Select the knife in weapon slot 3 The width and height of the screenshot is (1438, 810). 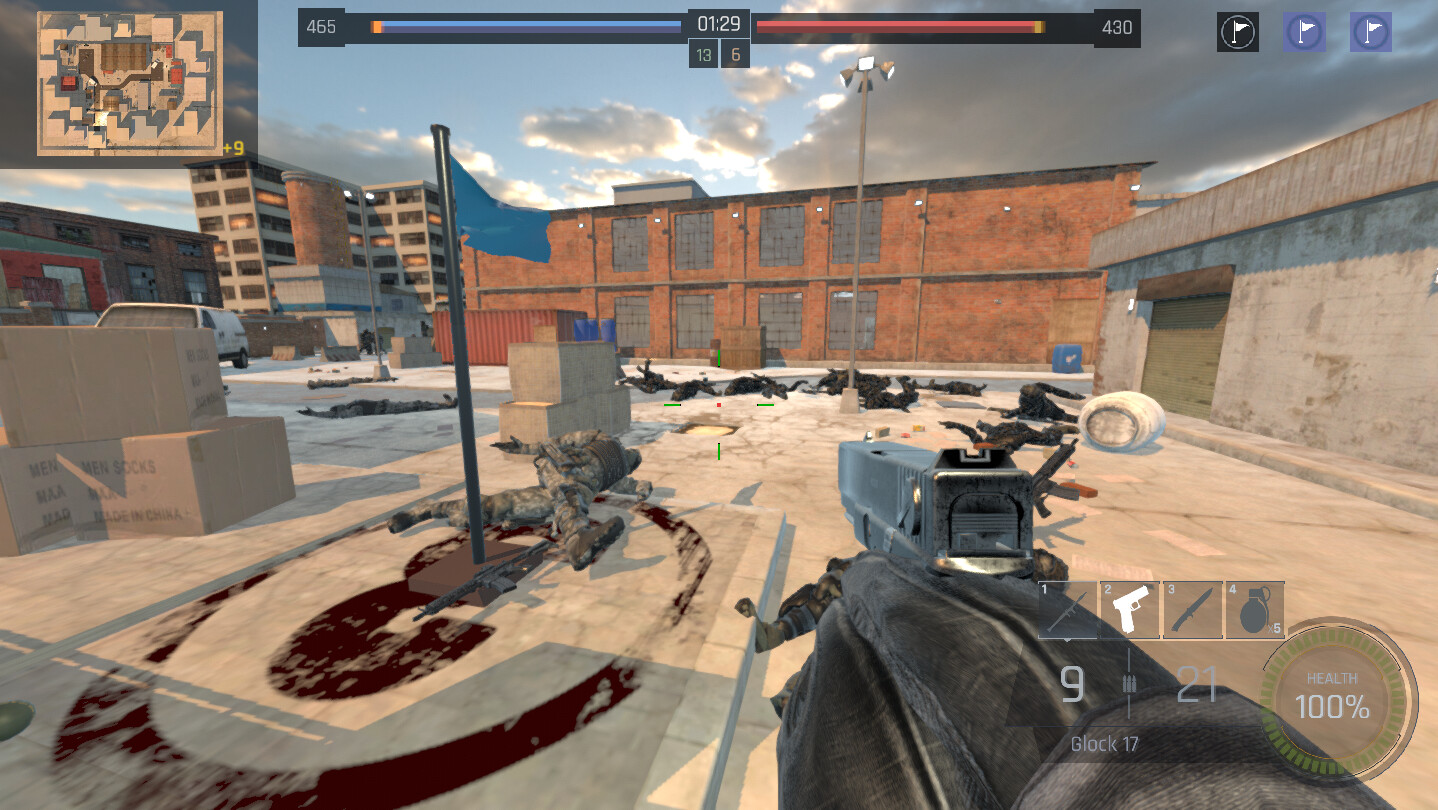pos(1192,609)
